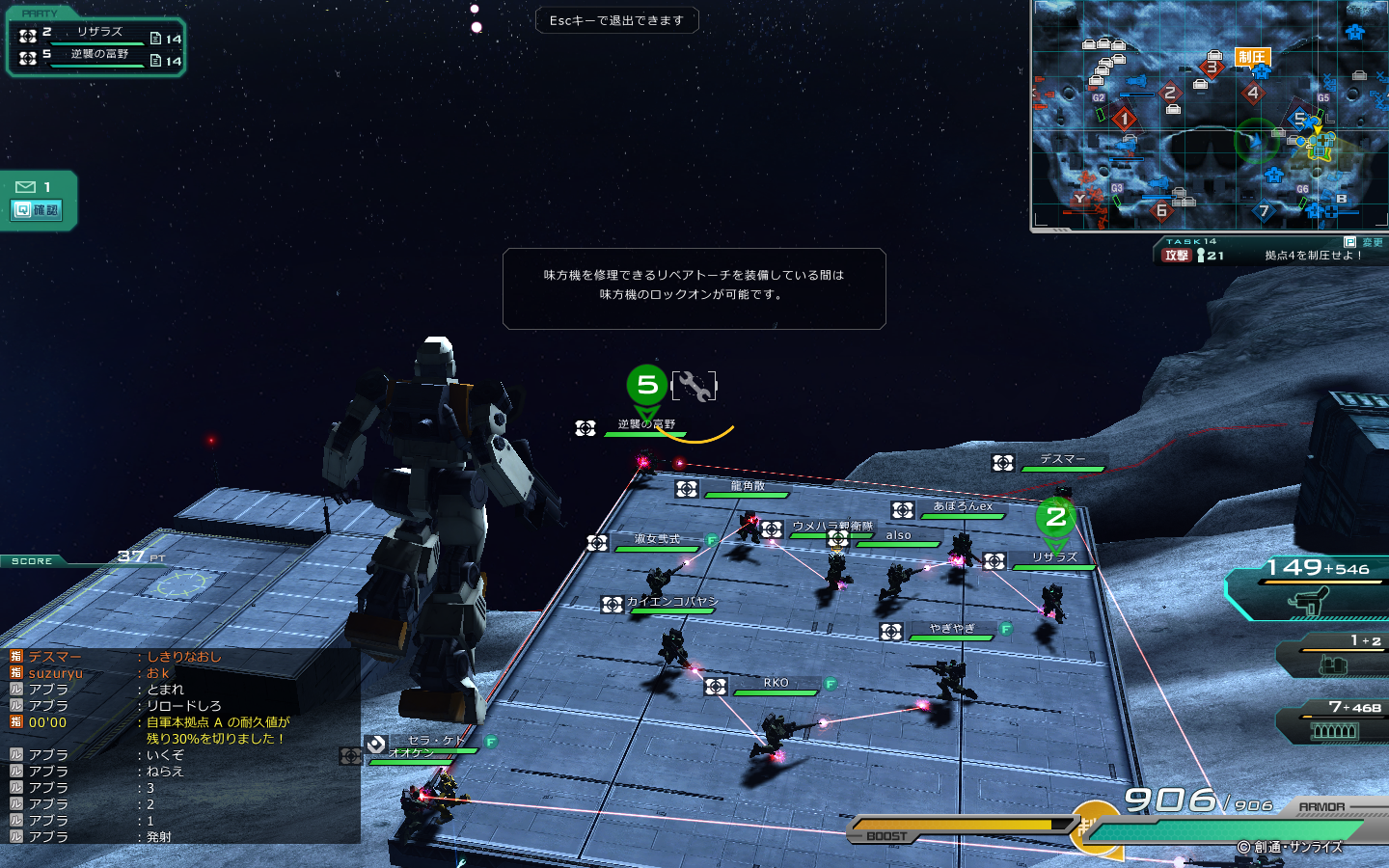Screen dimensions: 1389x868
Task: Click base marker 3 on minimap
Action: pos(1212,68)
